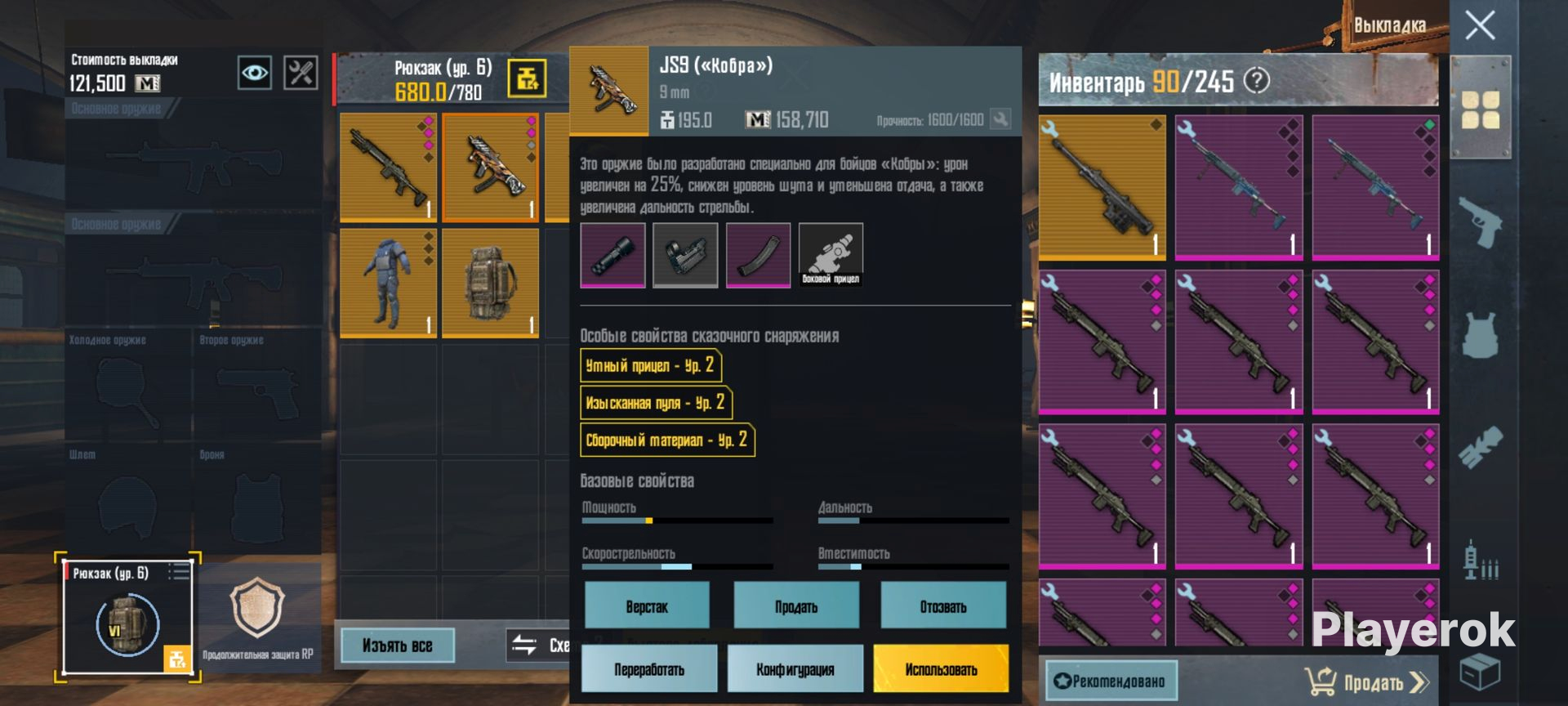Click the Рекомендовано button

[x=1111, y=681]
